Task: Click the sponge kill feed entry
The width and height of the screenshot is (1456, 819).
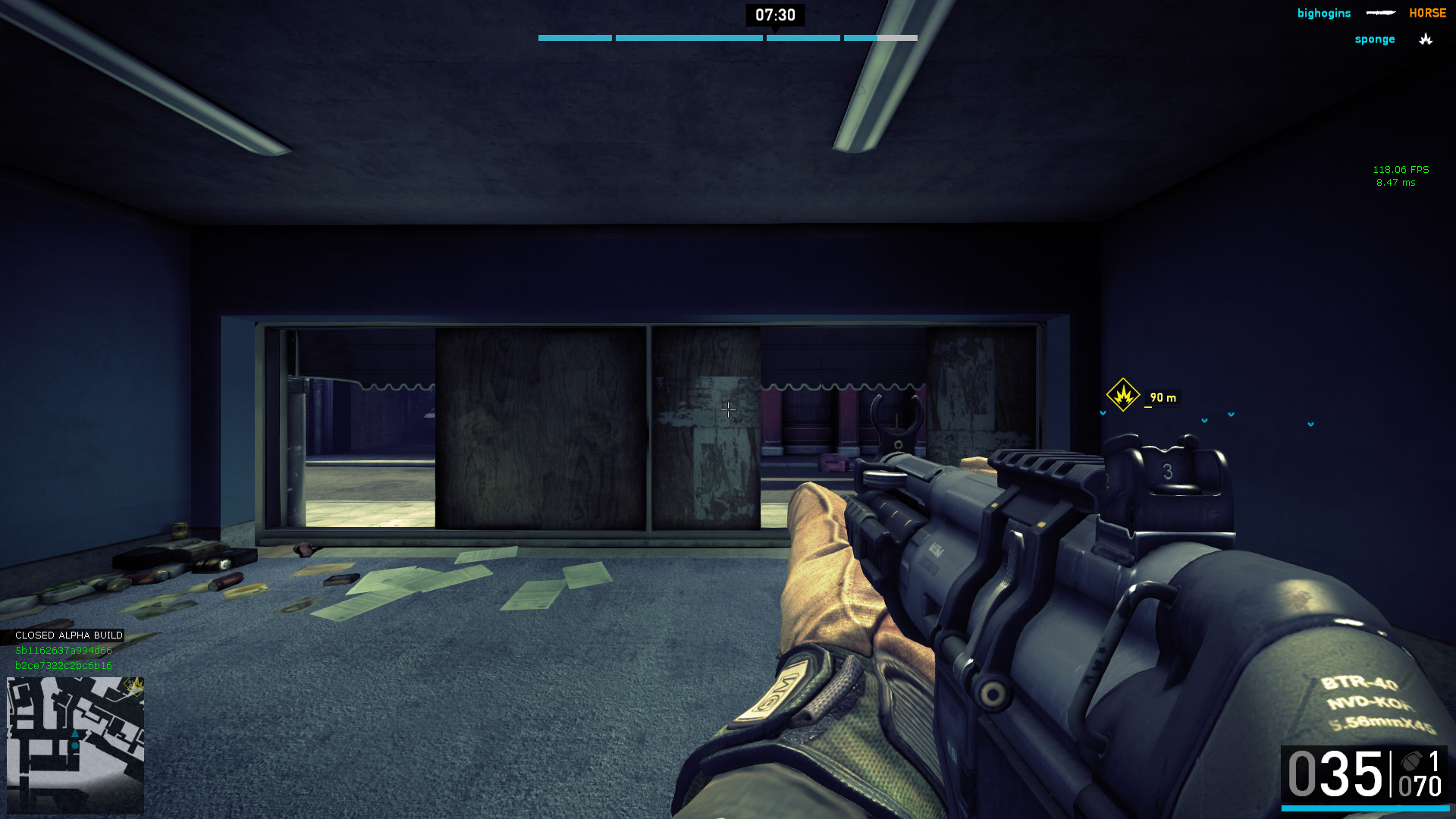Action: click(1374, 39)
